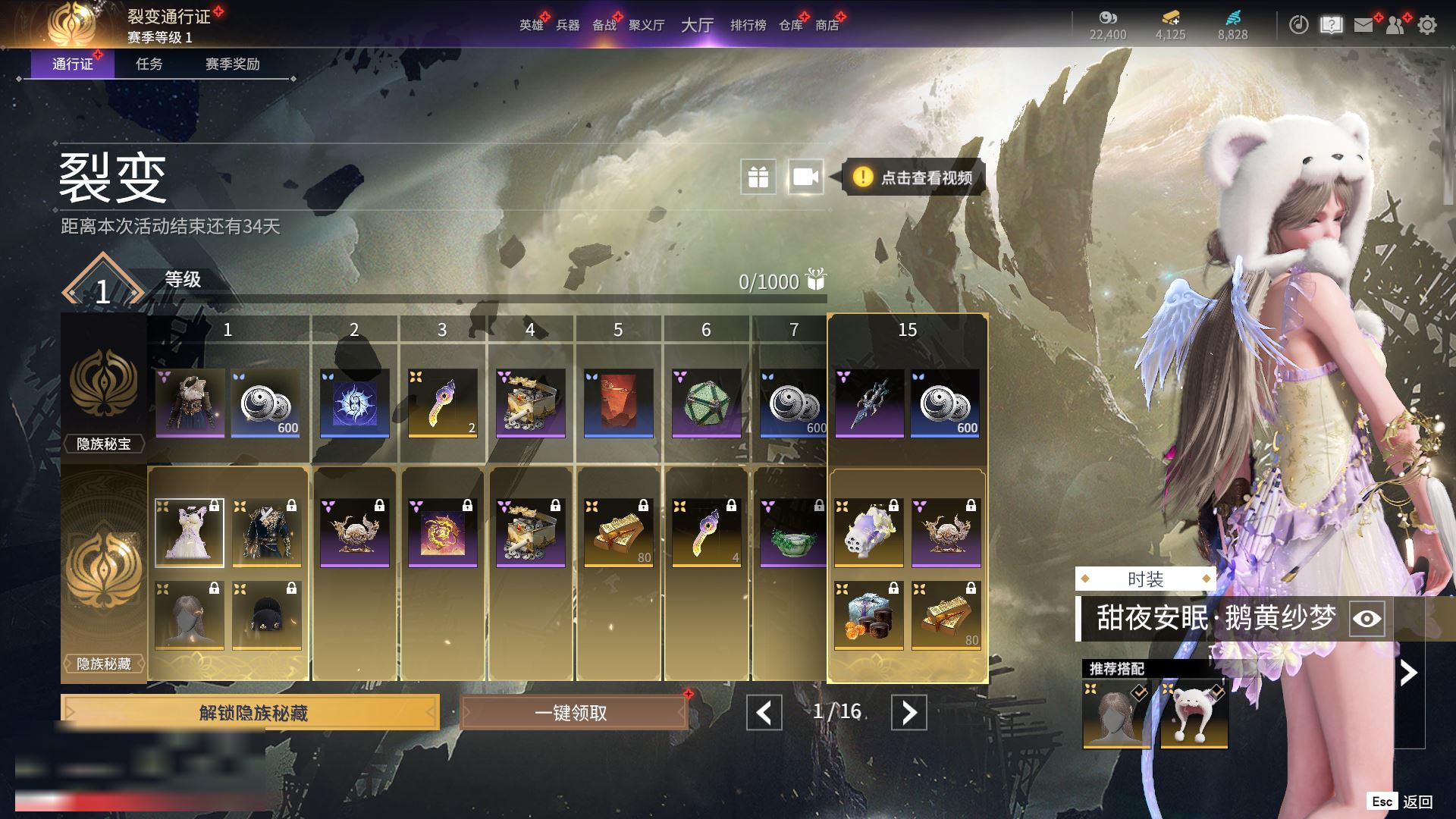Open the 英雄 menu in top navigation
Image resolution: width=1456 pixels, height=819 pixels.
531,25
